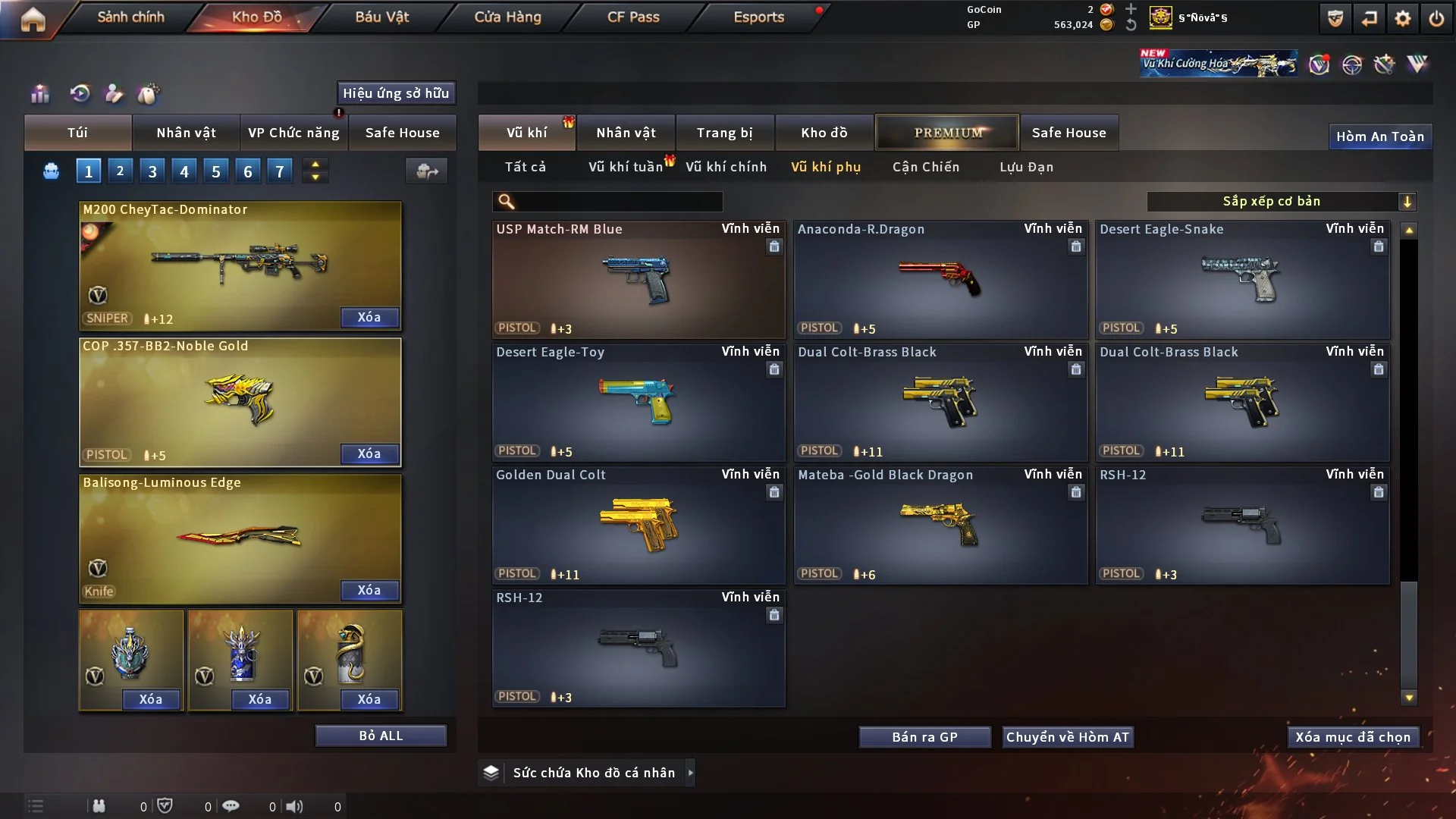1456x819 pixels.
Task: Open the Cửa Hàng shop menu
Action: coord(507,17)
